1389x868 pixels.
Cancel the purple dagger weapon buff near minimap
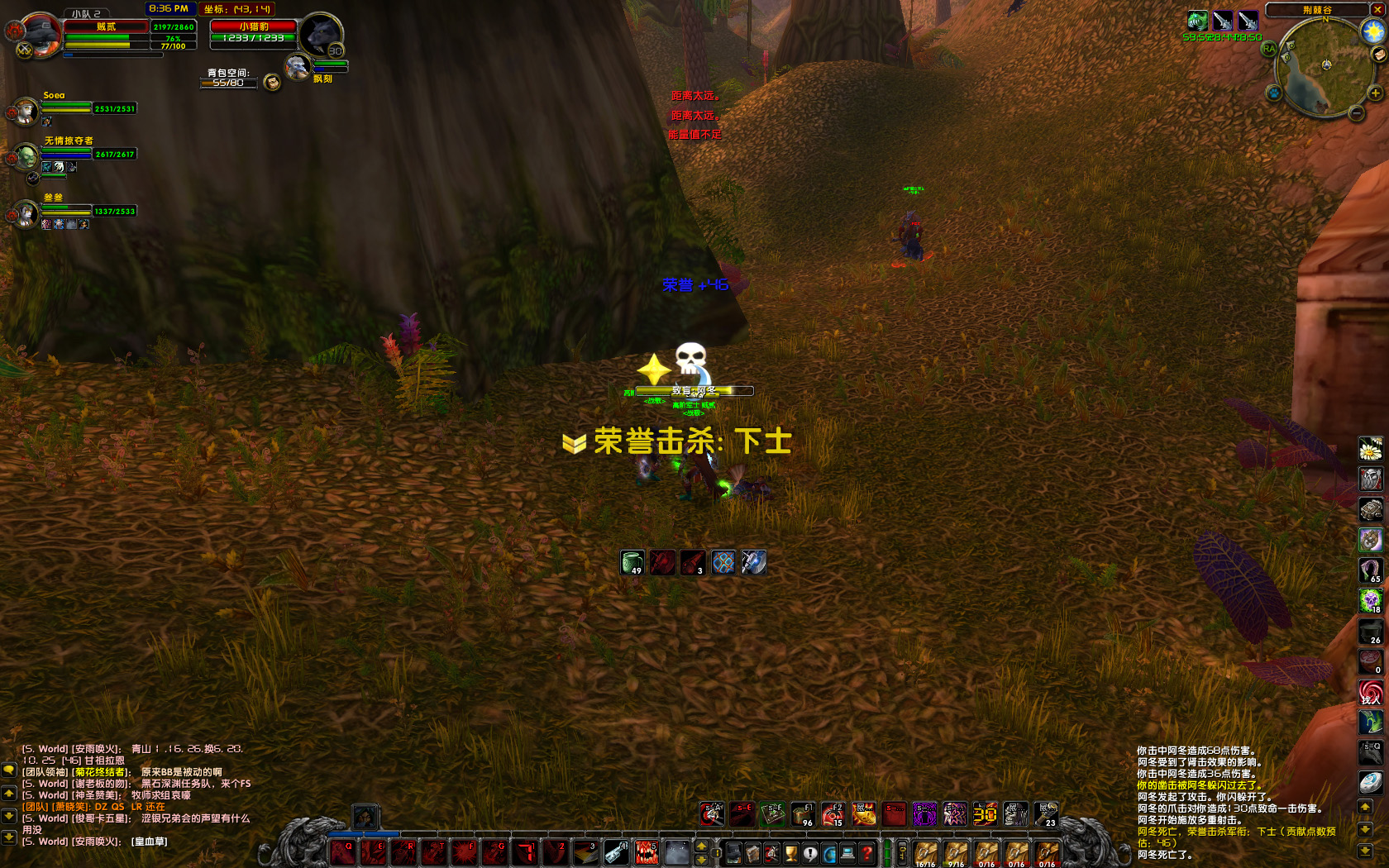[1223, 21]
